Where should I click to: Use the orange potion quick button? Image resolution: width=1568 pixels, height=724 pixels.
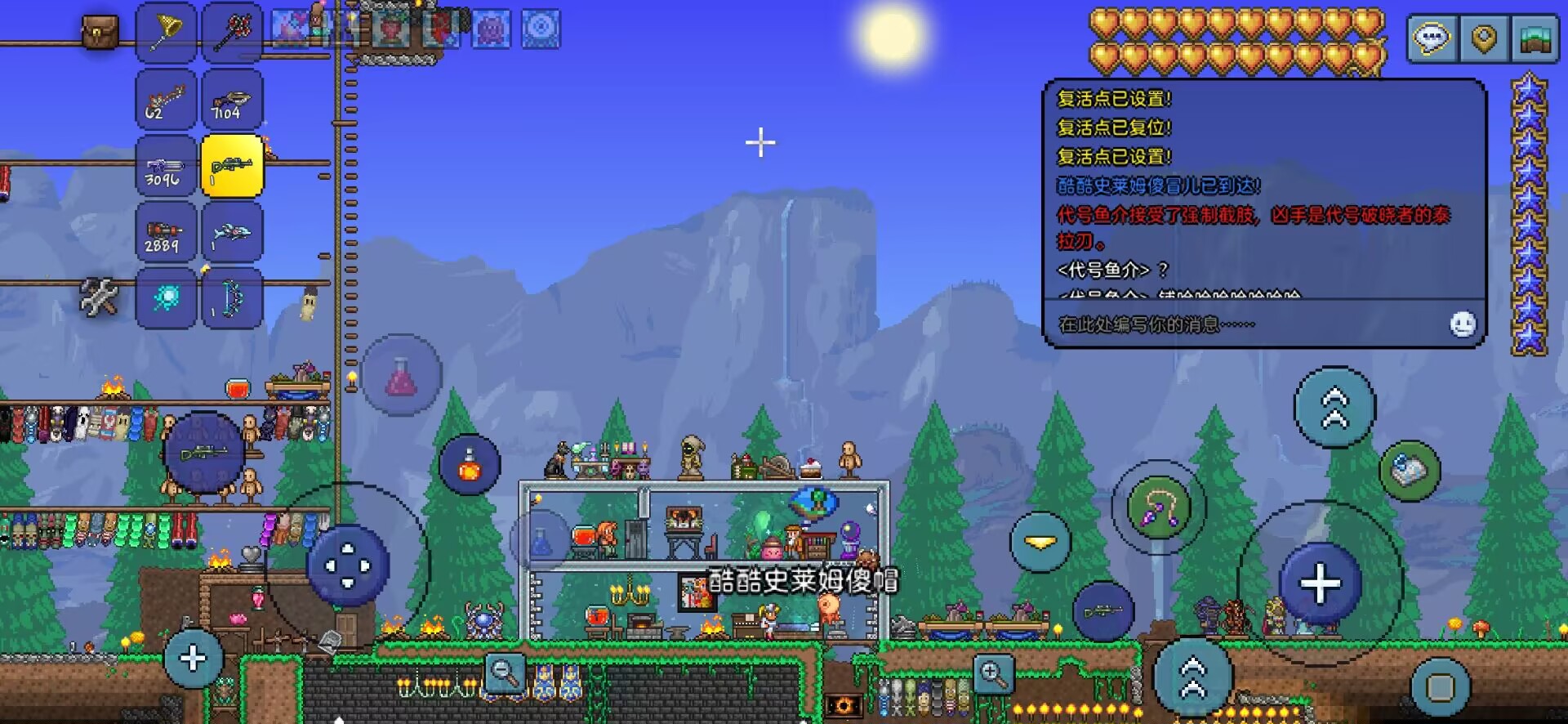coord(470,465)
